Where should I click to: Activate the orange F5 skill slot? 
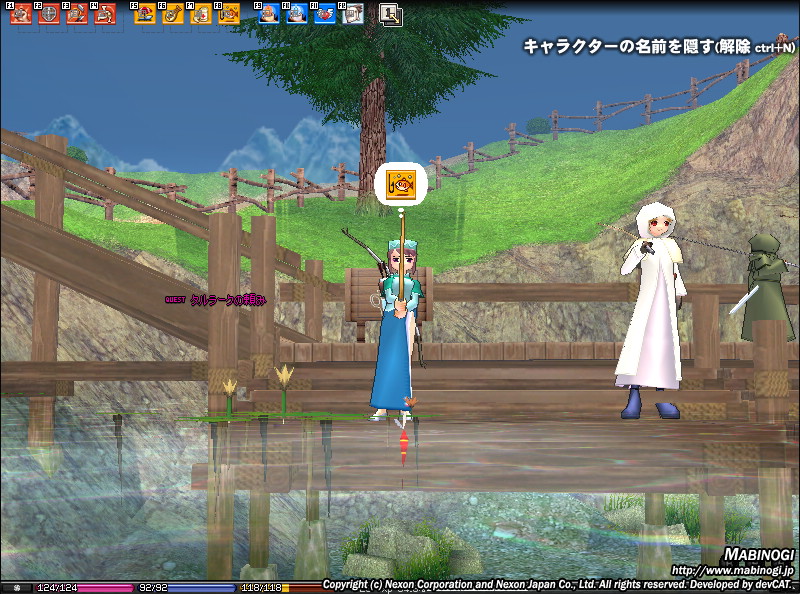click(145, 14)
